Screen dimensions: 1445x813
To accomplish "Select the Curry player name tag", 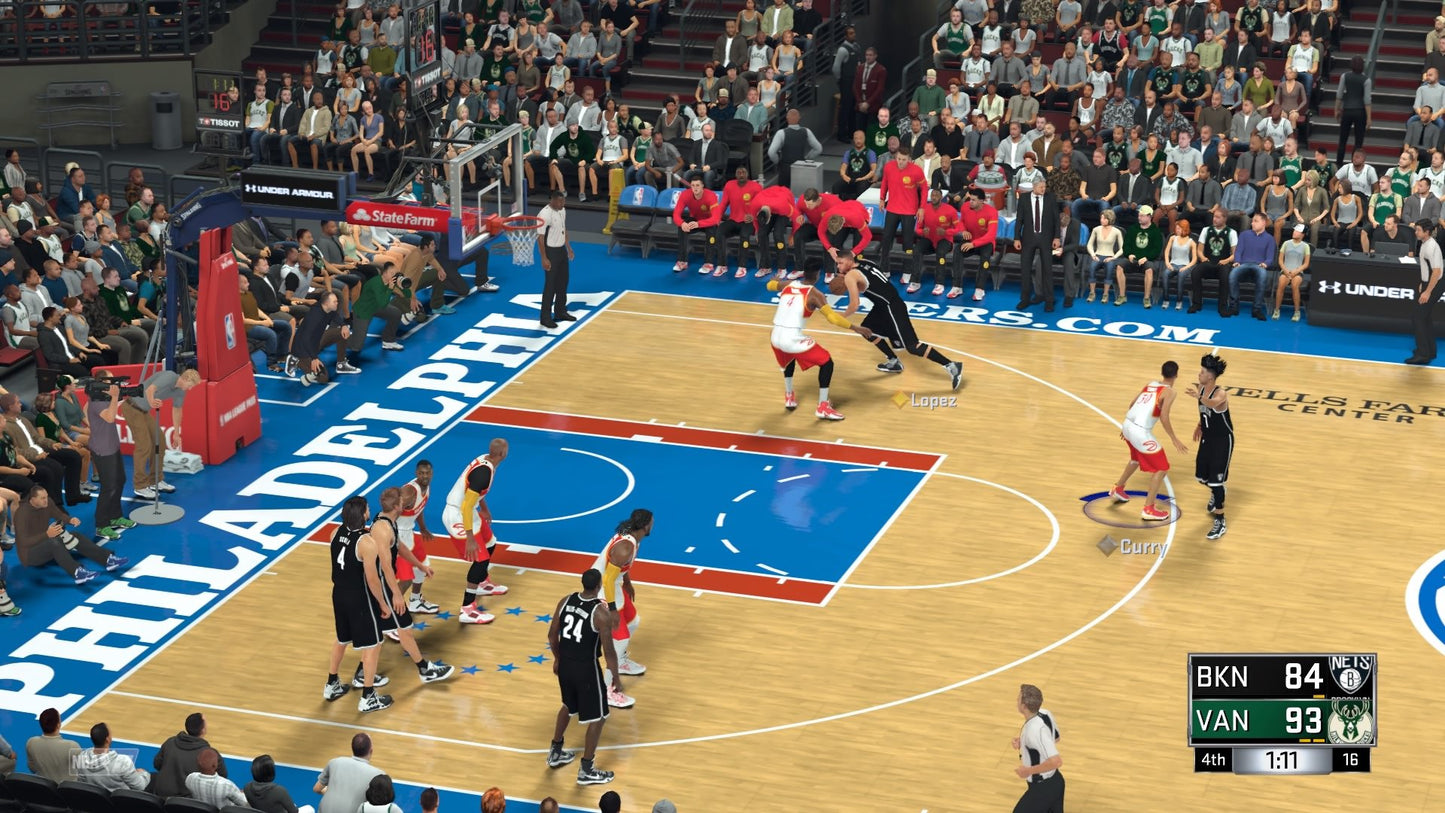I will click(1133, 546).
